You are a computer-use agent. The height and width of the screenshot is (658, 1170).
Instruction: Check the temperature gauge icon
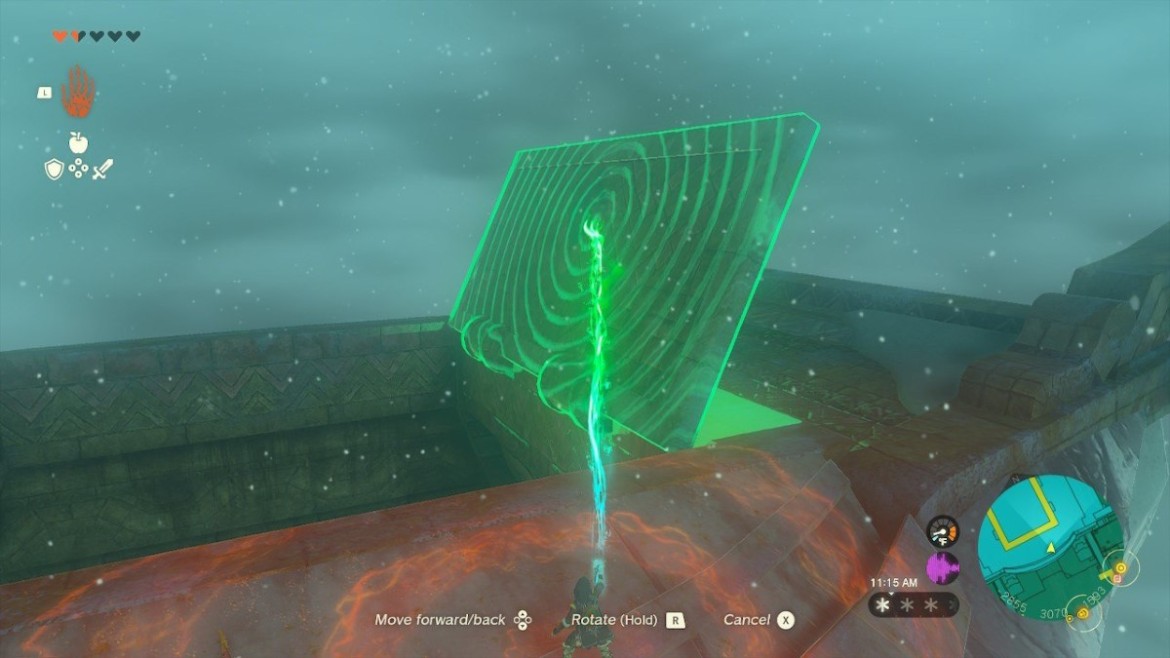tap(942, 530)
